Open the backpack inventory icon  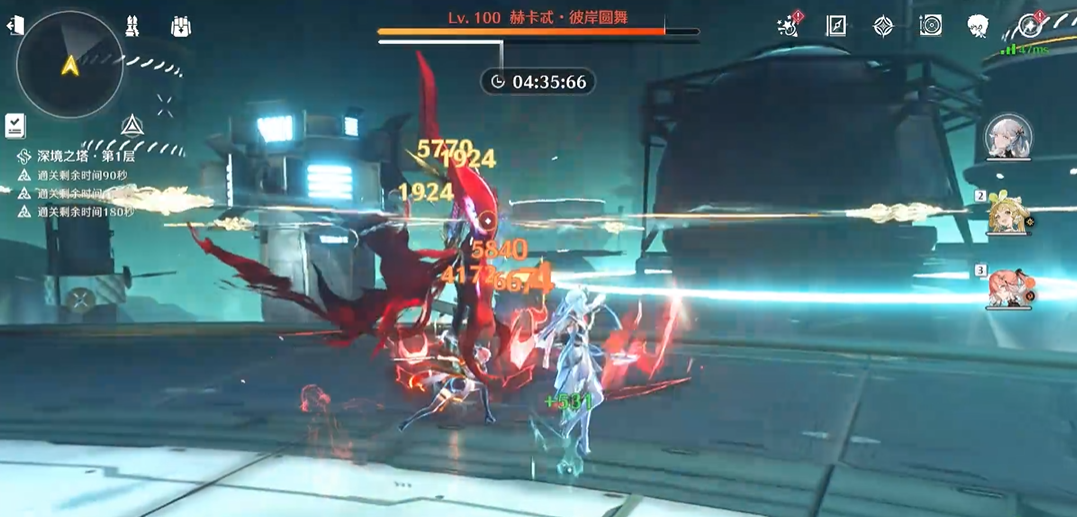[x=181, y=26]
